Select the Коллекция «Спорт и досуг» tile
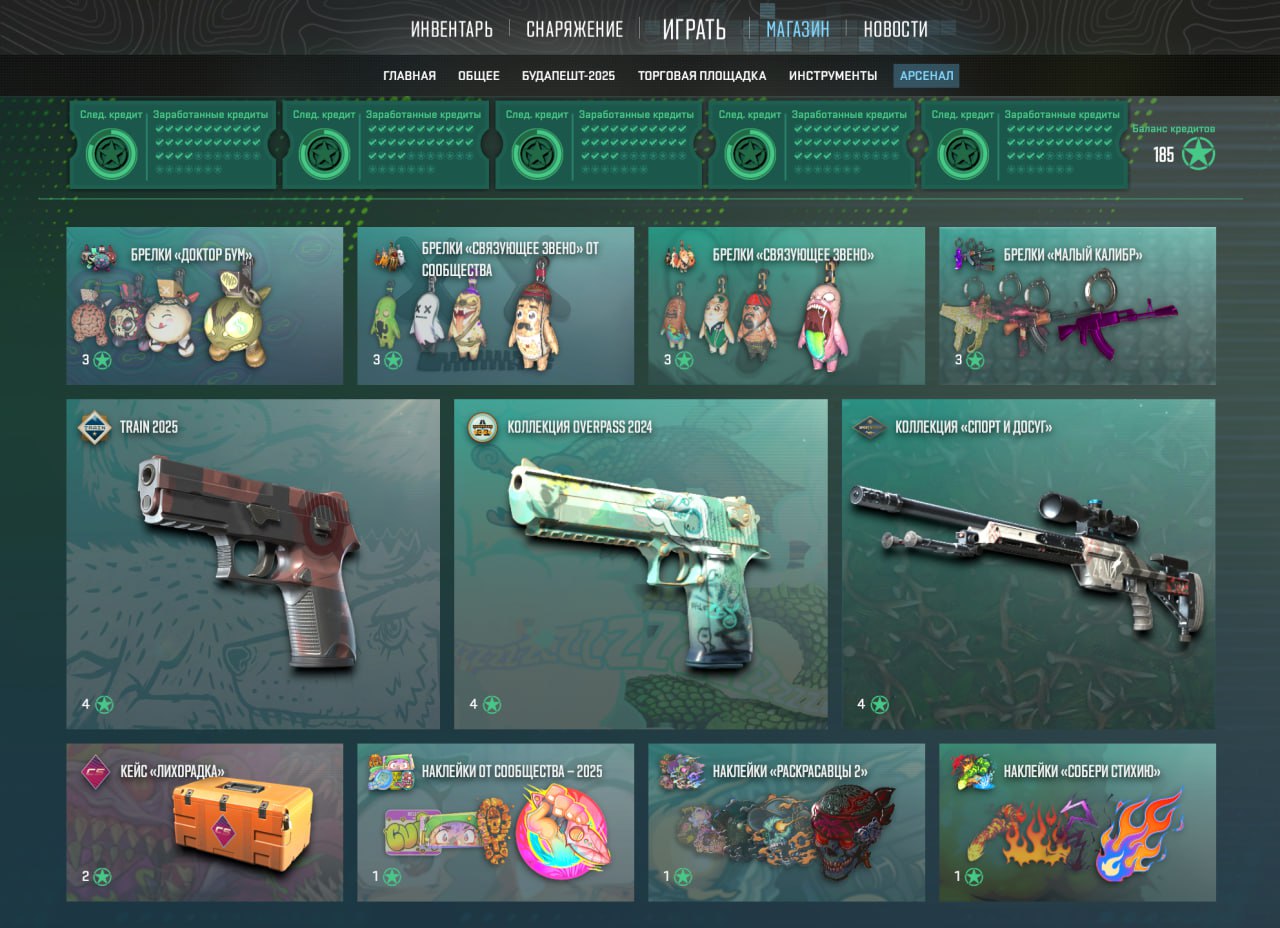 [1028, 564]
